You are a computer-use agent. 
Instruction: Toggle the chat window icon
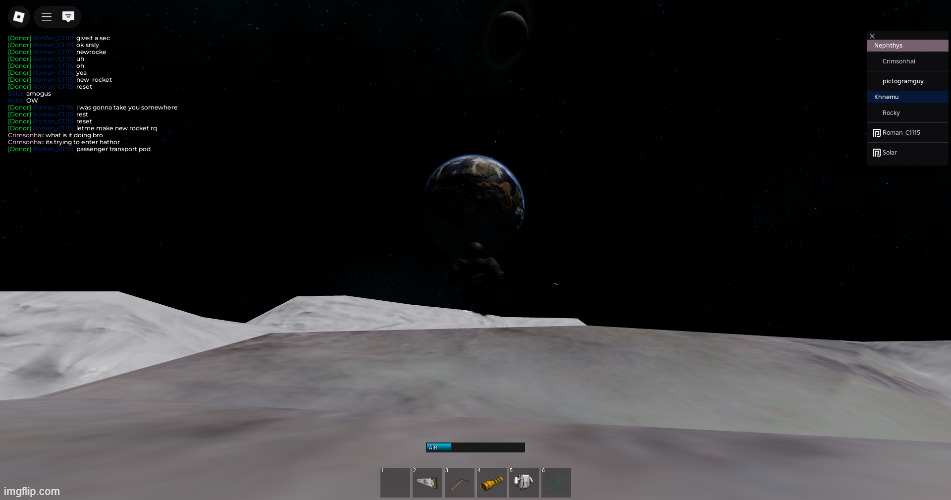(68, 17)
